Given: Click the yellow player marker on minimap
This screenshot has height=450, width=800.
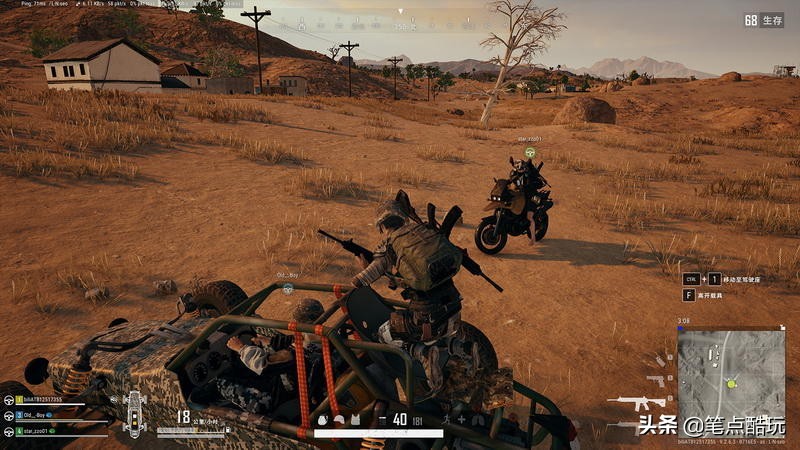Looking at the screenshot, I should click(731, 383).
